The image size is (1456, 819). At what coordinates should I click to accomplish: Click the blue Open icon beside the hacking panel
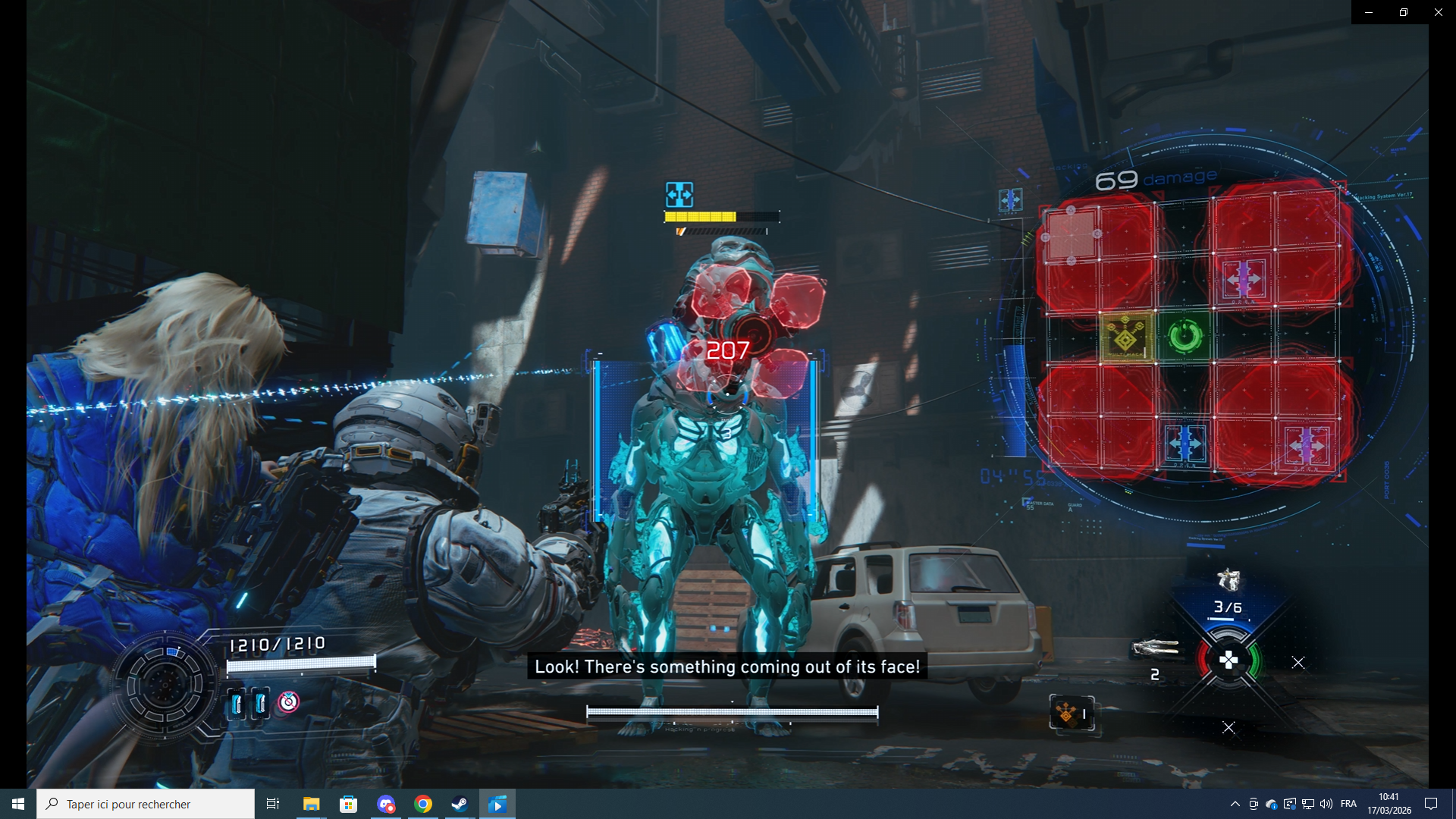click(1010, 200)
